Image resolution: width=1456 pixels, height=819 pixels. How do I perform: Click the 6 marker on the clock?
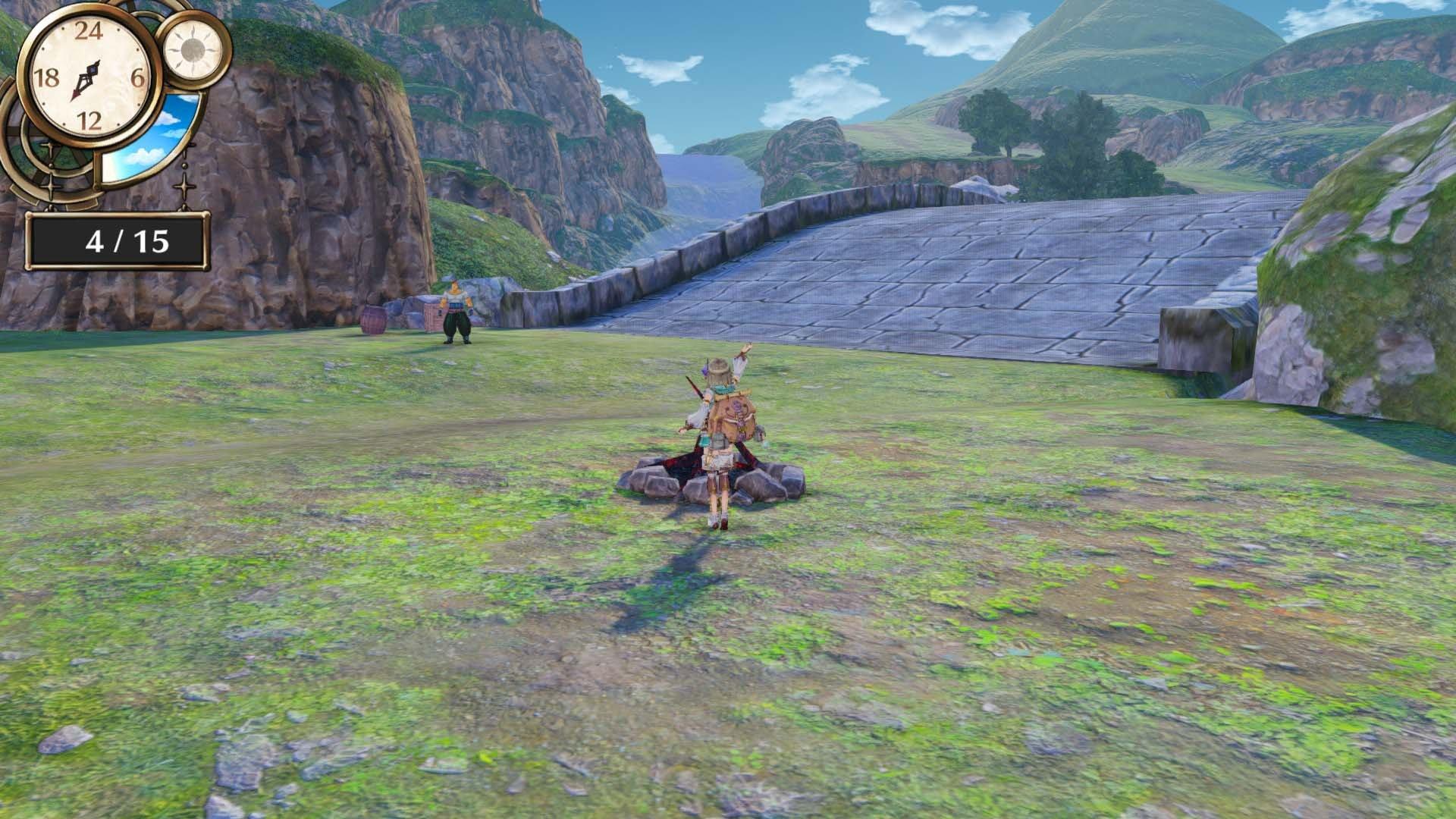pyautogui.click(x=136, y=76)
